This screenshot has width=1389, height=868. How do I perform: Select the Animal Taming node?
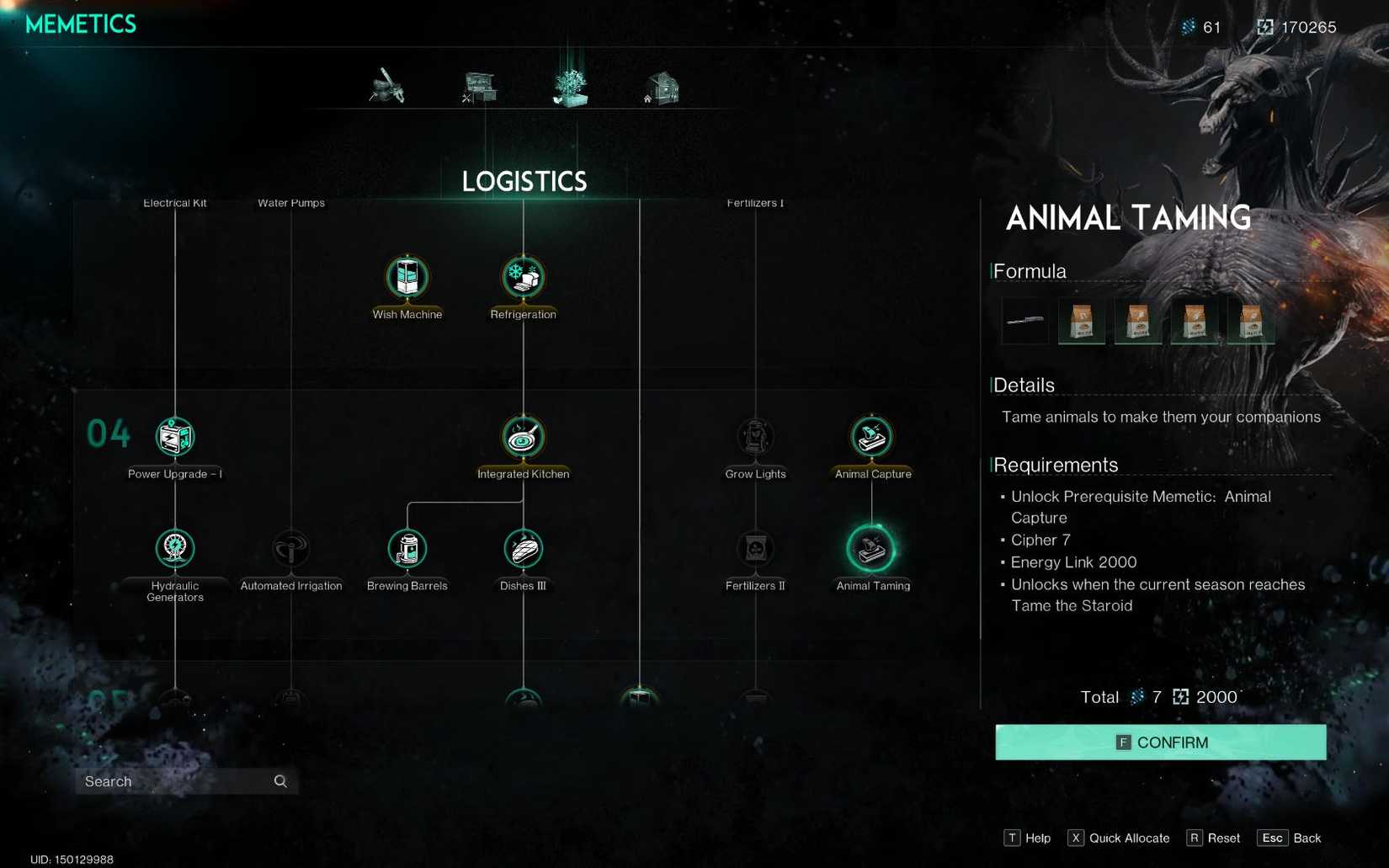point(872,548)
